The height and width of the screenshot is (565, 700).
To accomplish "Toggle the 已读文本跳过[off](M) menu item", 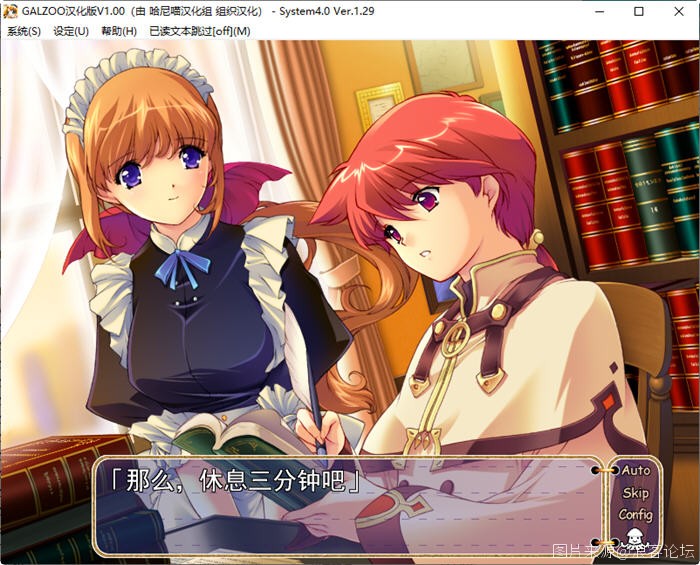I will [199, 31].
